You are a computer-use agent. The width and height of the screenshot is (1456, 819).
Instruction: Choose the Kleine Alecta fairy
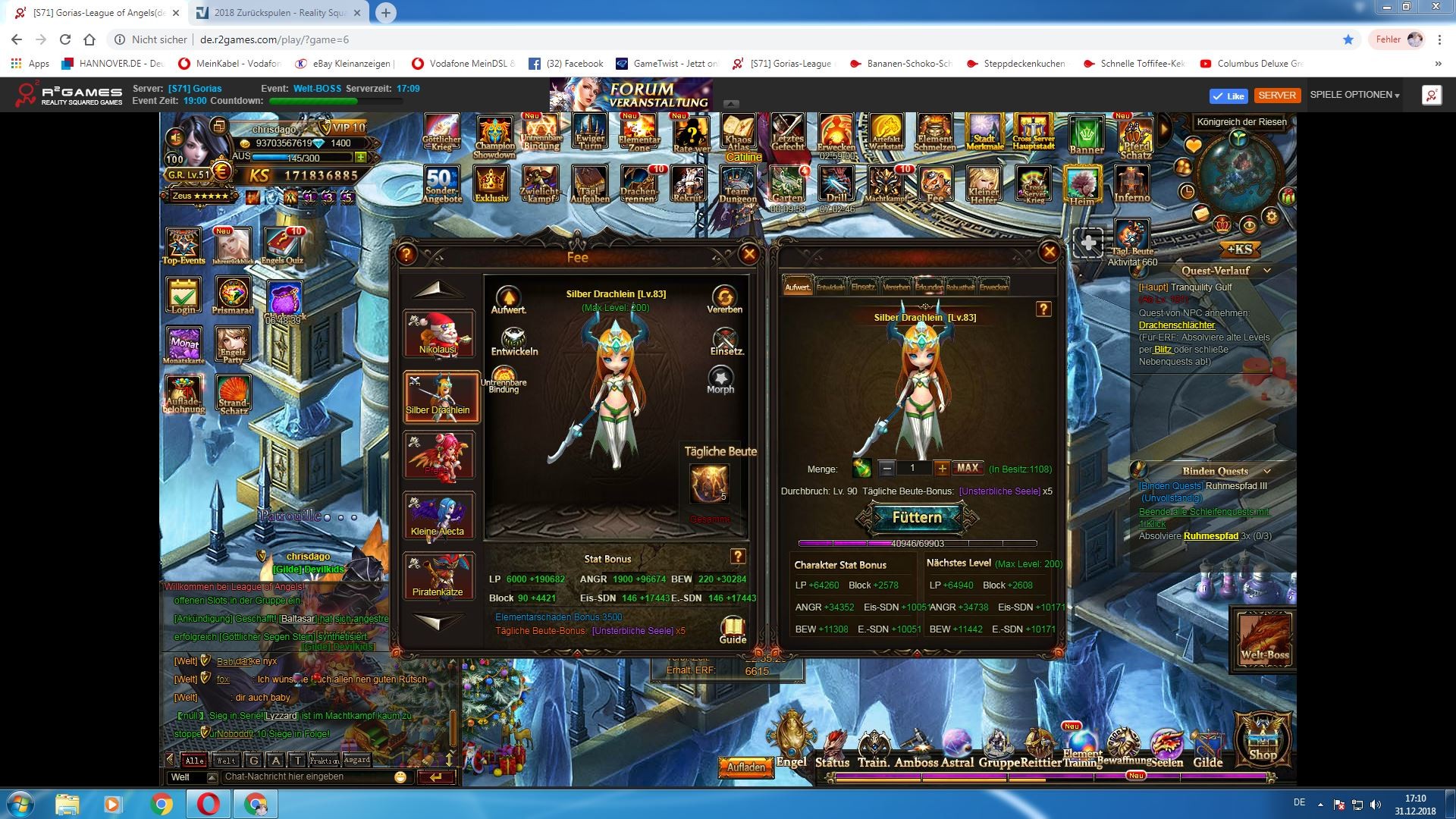[x=438, y=516]
